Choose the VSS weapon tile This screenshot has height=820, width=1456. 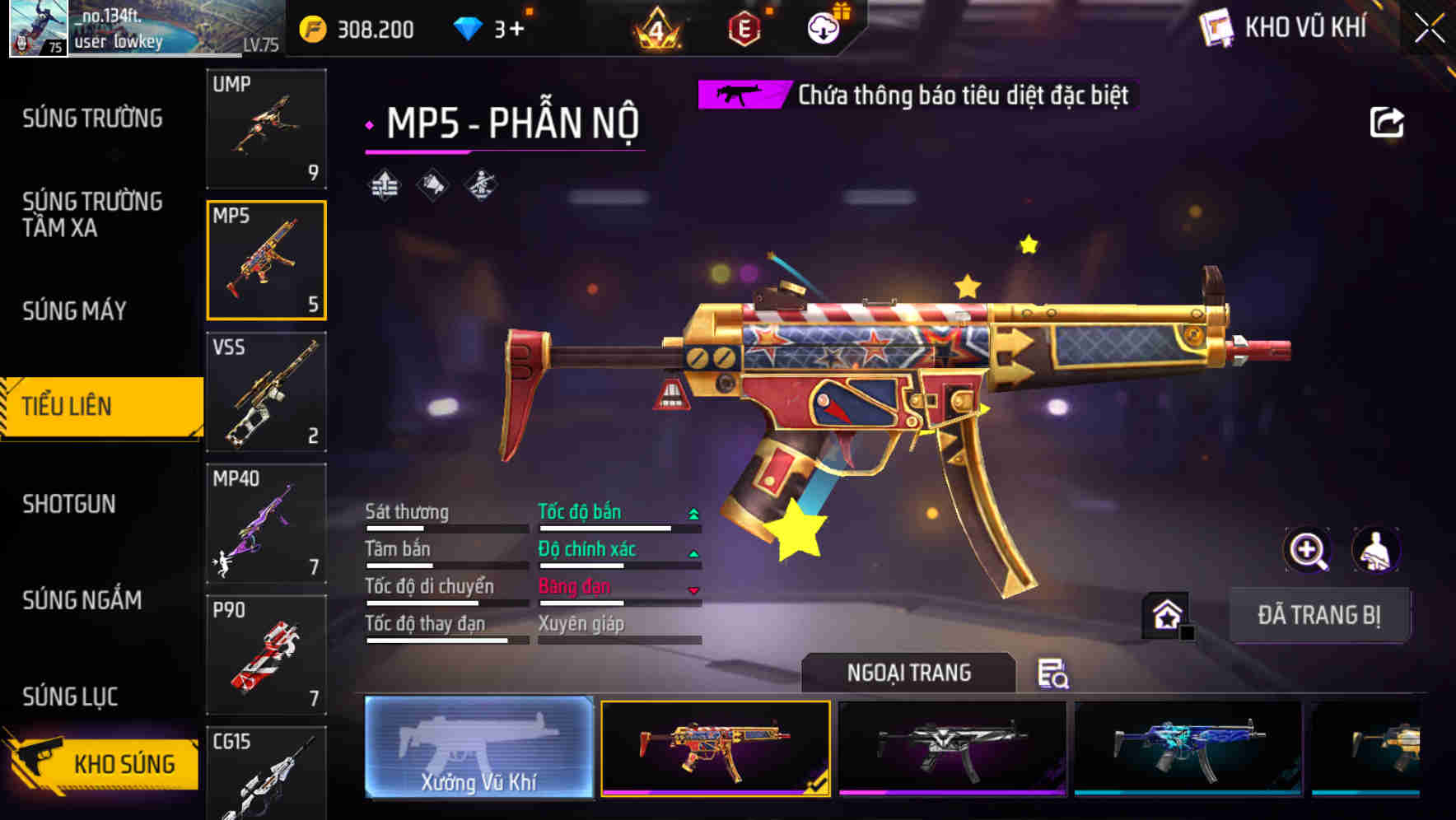click(266, 392)
